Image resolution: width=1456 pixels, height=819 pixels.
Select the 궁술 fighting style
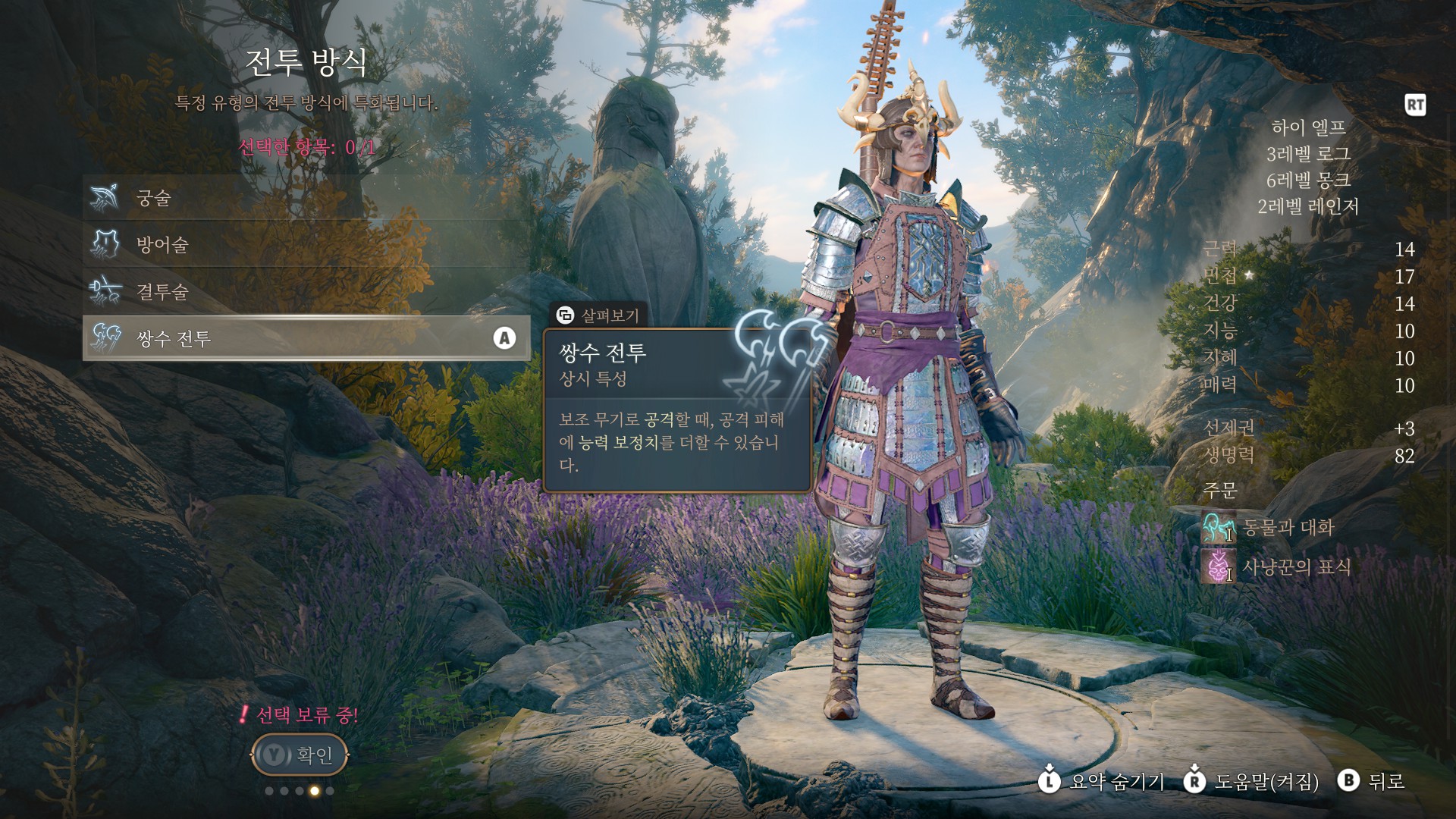point(303,198)
